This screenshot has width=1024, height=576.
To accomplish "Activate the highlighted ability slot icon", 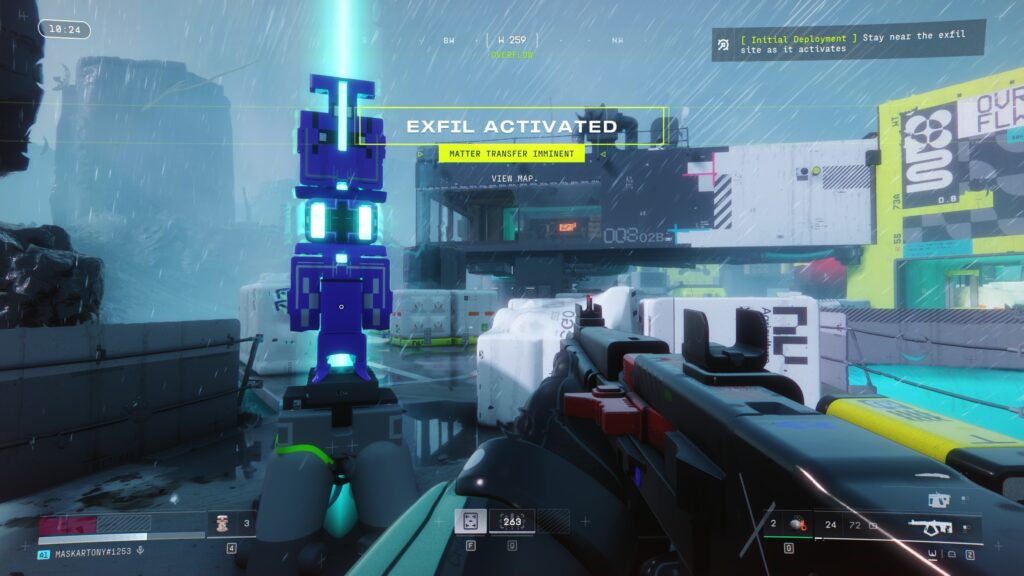I will [x=470, y=521].
